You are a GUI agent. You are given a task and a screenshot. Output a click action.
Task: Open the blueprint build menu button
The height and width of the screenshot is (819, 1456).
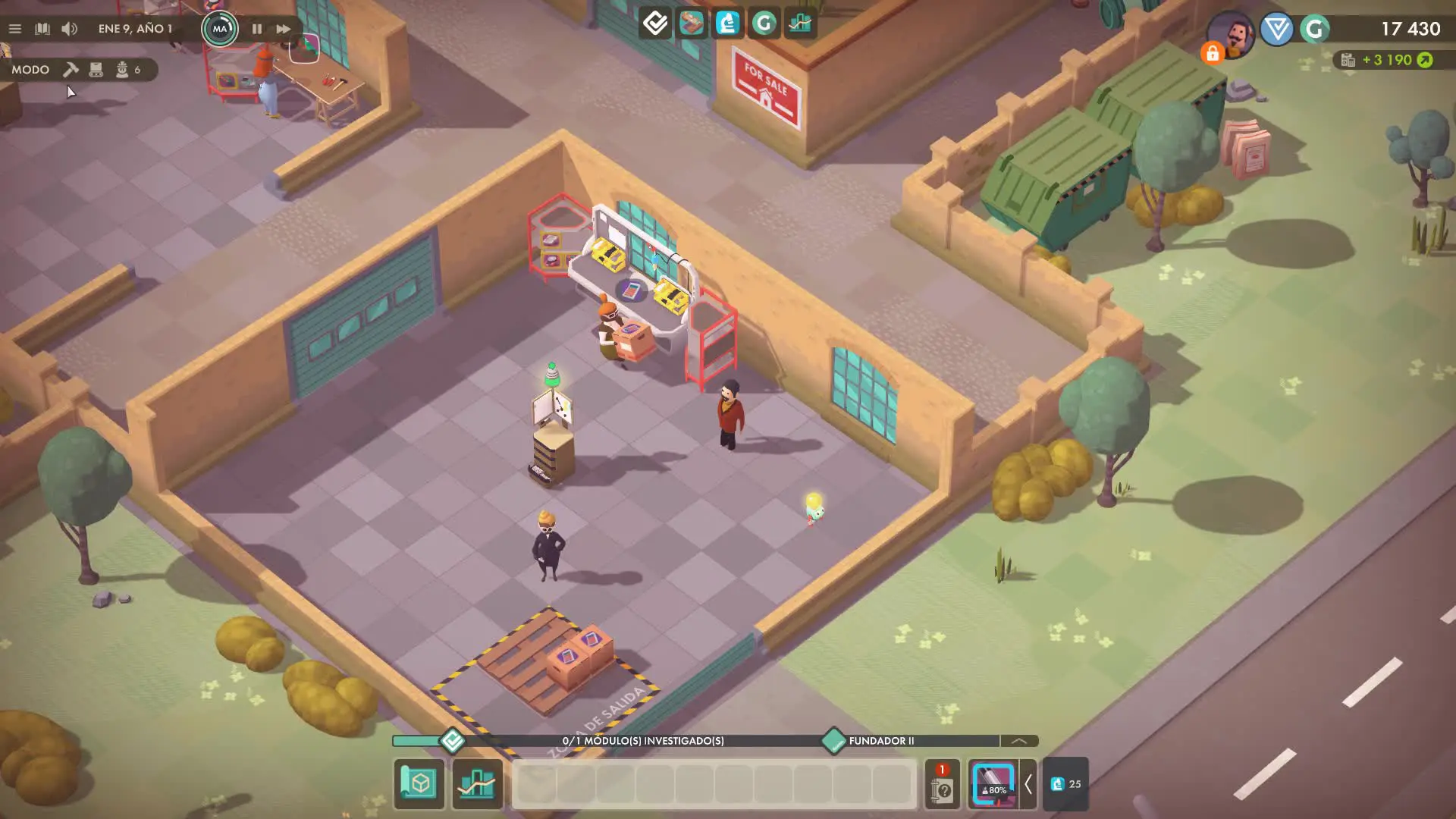coord(419,783)
